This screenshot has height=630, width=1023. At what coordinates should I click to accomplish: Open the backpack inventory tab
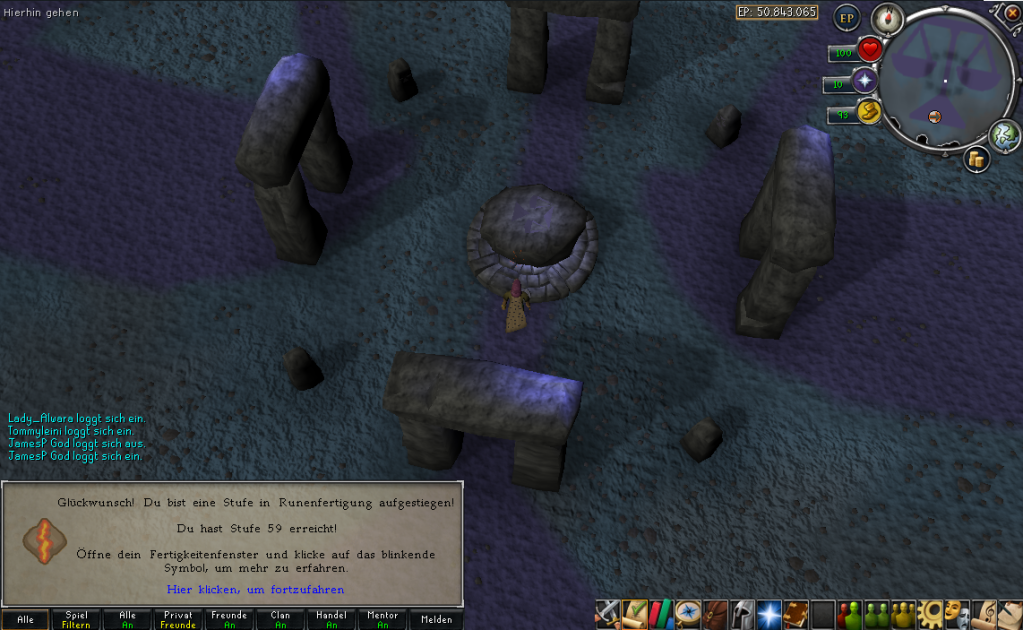click(715, 612)
